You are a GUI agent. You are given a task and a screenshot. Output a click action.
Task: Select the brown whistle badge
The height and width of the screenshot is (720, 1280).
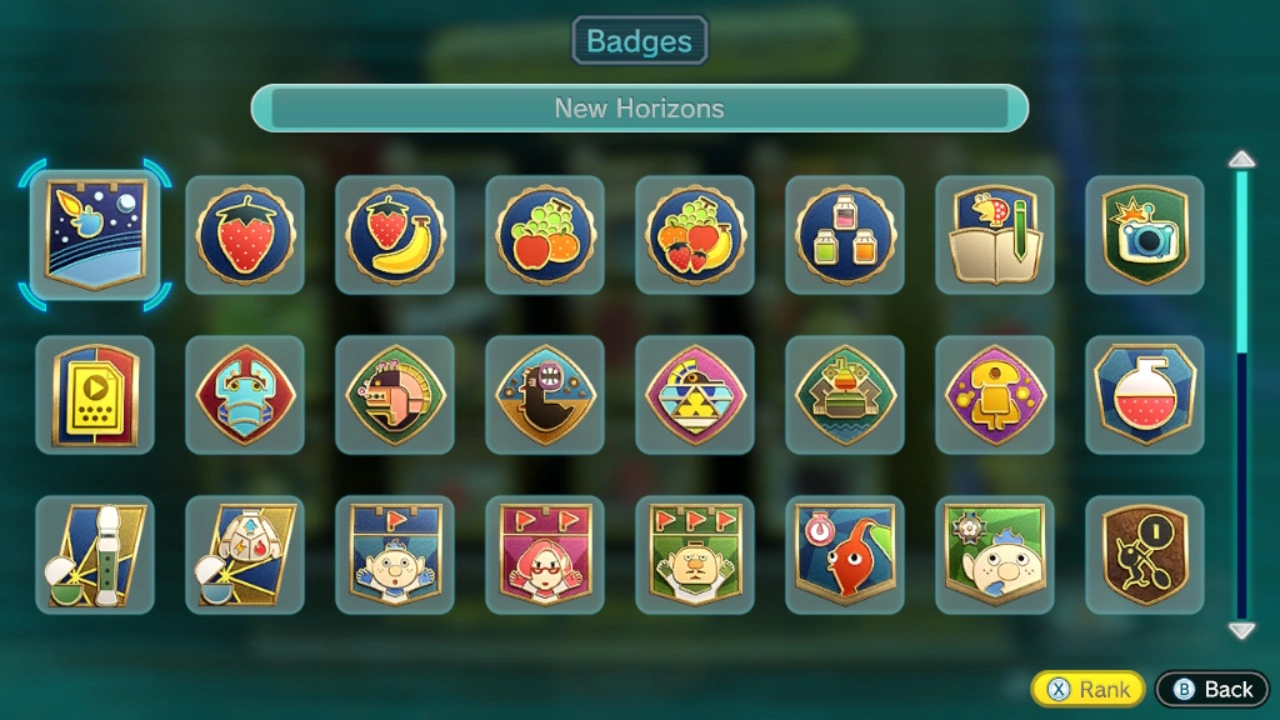(x=1145, y=555)
